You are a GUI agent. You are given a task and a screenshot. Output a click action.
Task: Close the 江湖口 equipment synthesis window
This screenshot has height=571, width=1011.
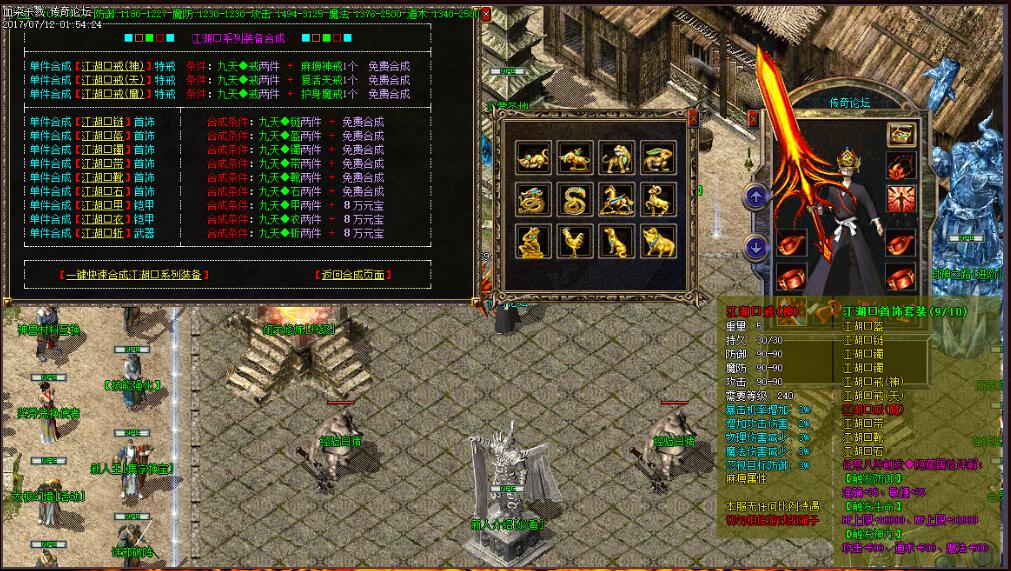click(486, 15)
